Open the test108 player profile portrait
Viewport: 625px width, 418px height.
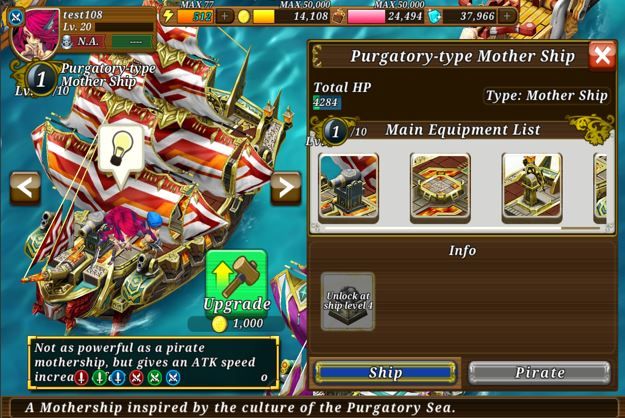tap(33, 30)
